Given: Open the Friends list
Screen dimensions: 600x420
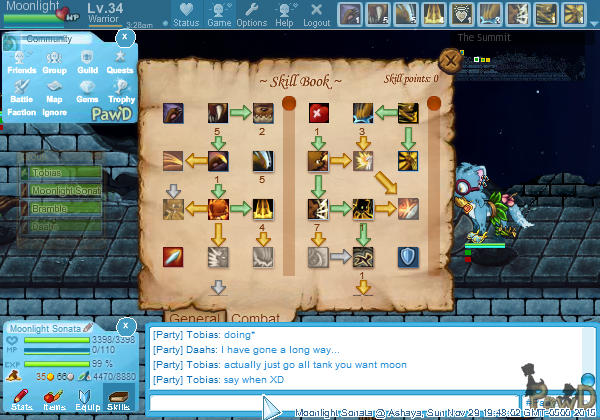Looking at the screenshot, I should pos(22,62).
